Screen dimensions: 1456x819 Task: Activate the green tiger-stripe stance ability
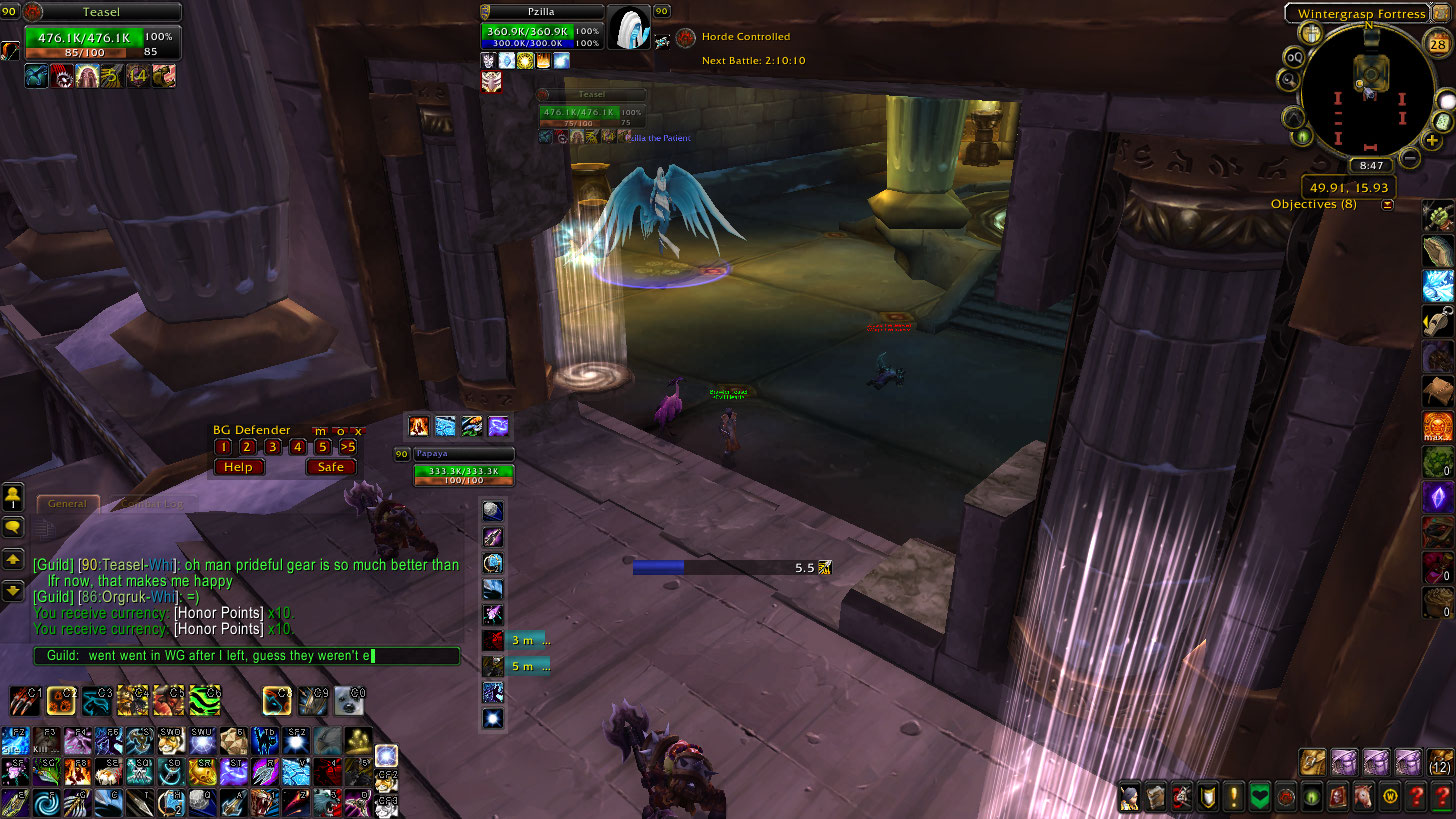pyautogui.click(x=205, y=700)
